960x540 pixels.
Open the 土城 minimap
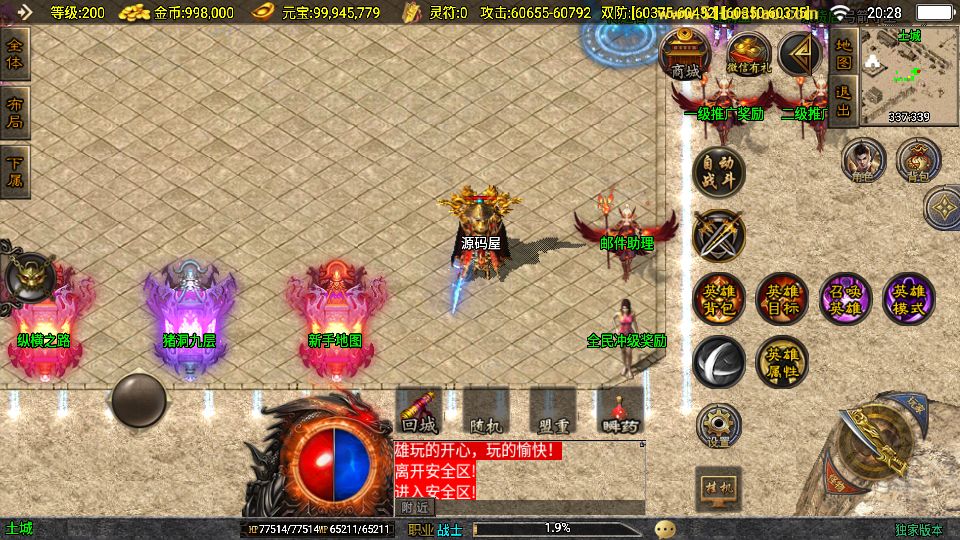[909, 75]
